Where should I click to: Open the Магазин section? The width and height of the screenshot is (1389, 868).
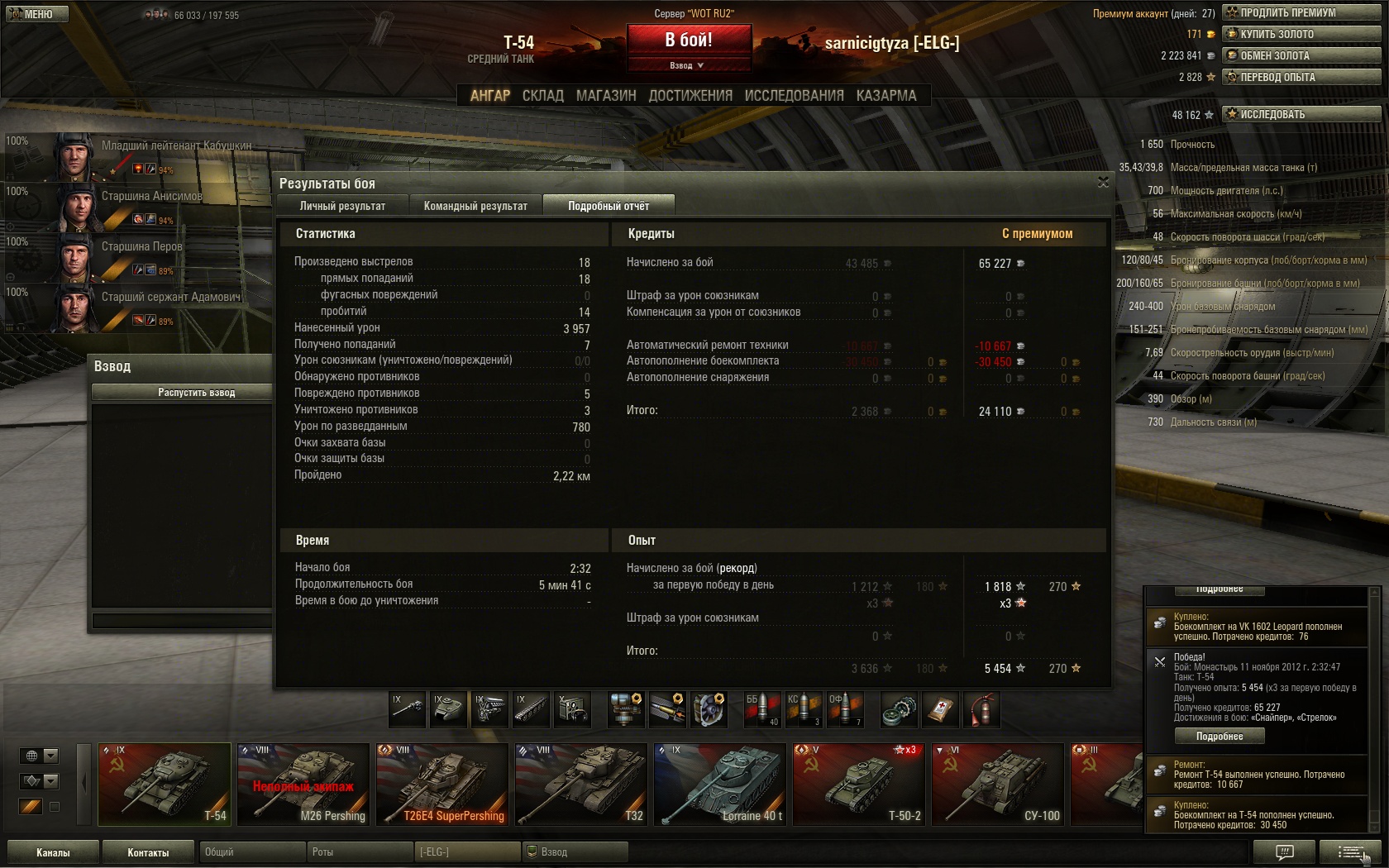coord(606,96)
